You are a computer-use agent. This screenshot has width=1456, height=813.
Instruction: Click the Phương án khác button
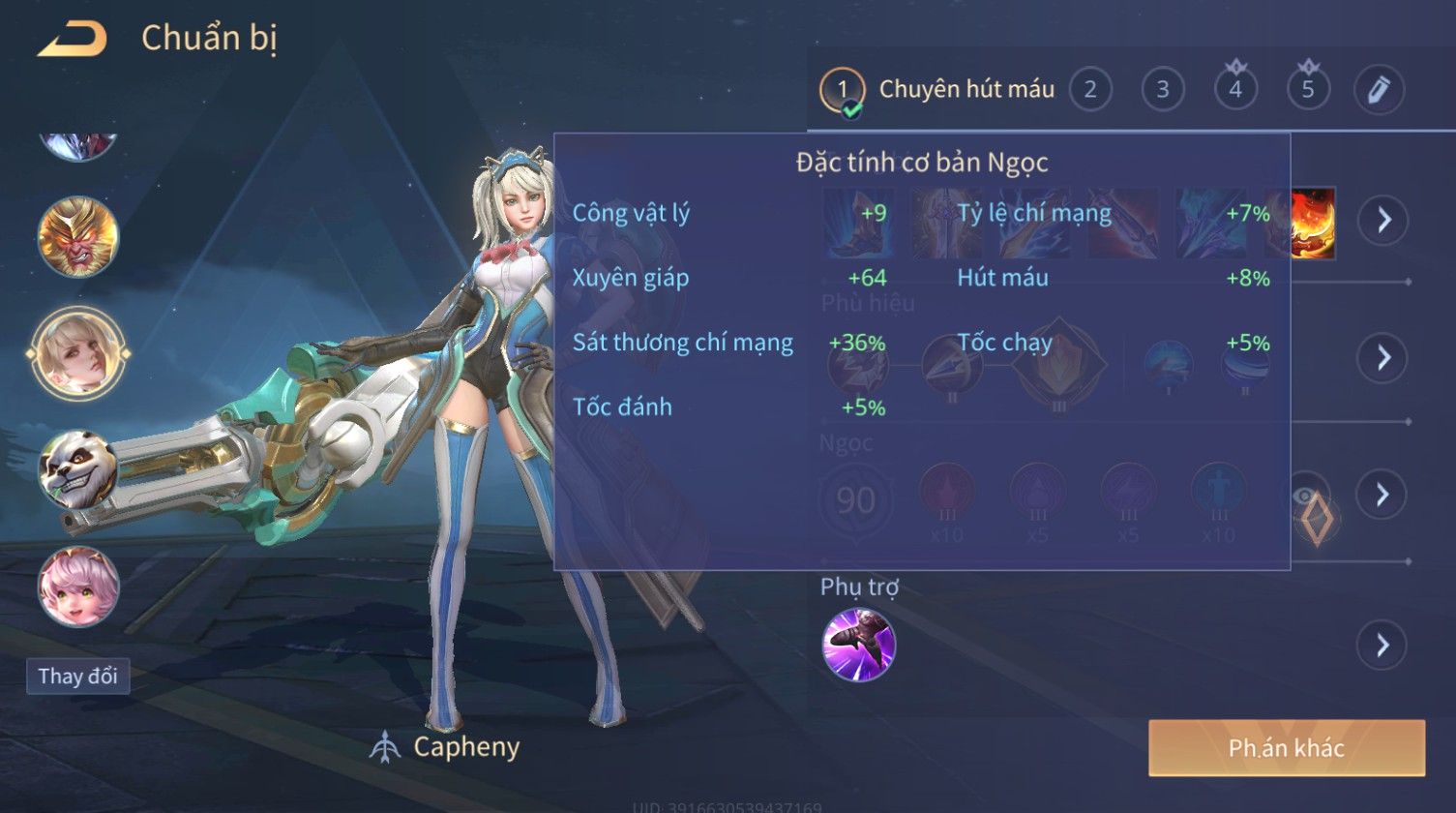click(x=1286, y=747)
